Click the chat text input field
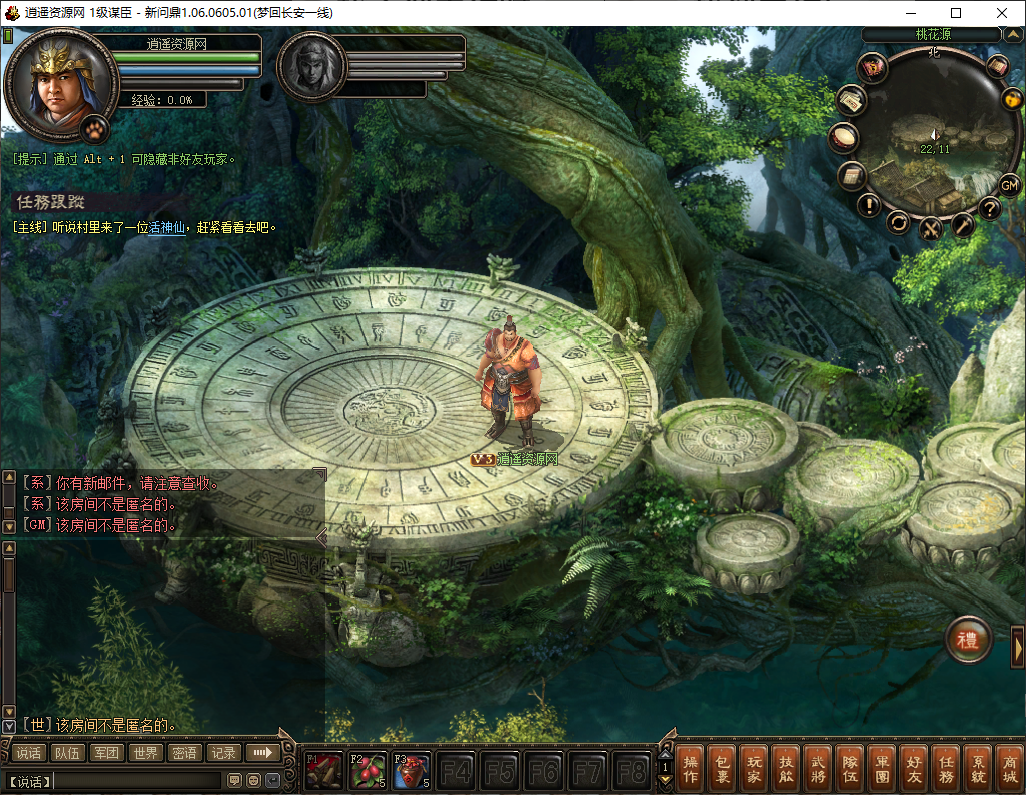 coord(137,780)
